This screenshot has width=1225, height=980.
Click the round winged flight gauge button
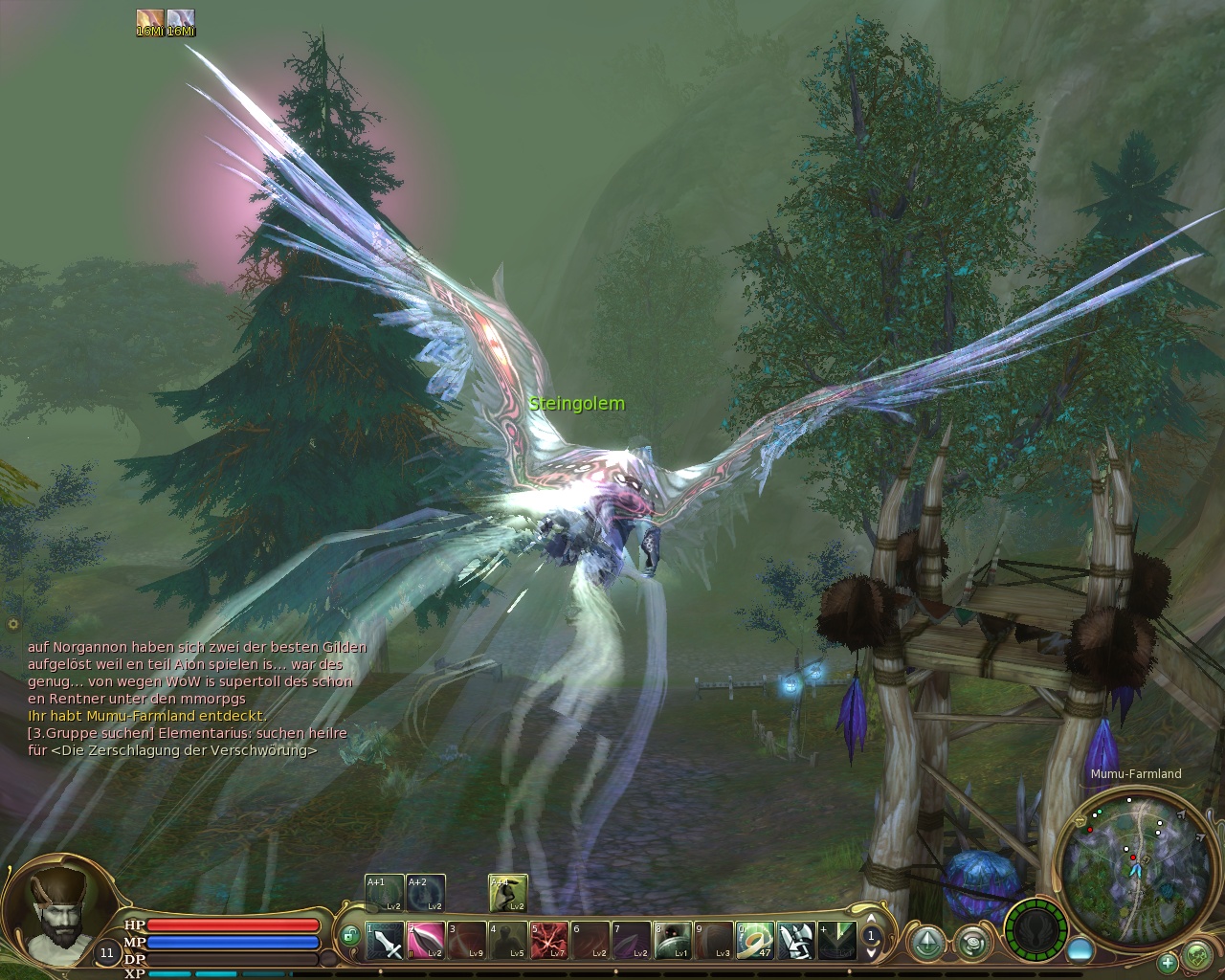pyautogui.click(x=1036, y=928)
